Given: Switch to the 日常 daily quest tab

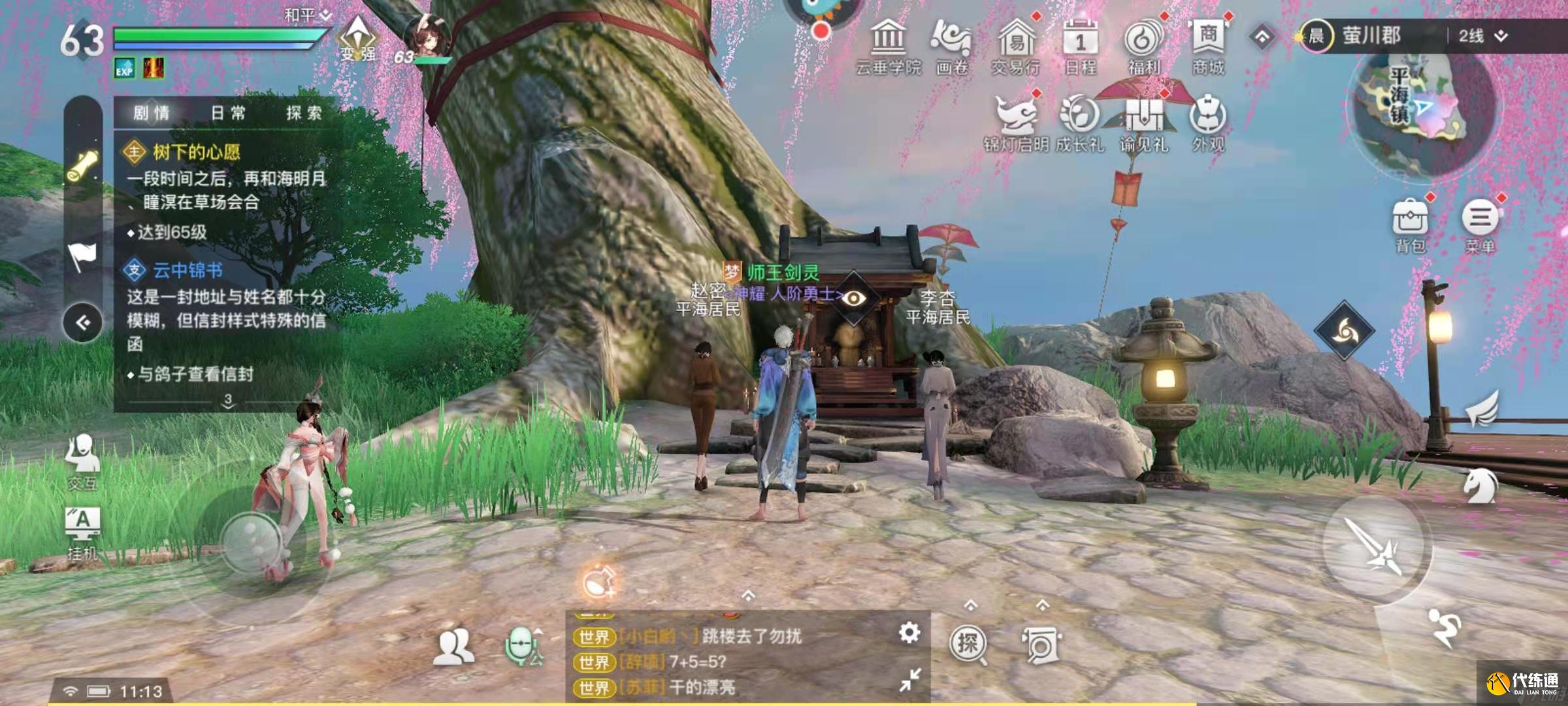Looking at the screenshot, I should (228, 113).
